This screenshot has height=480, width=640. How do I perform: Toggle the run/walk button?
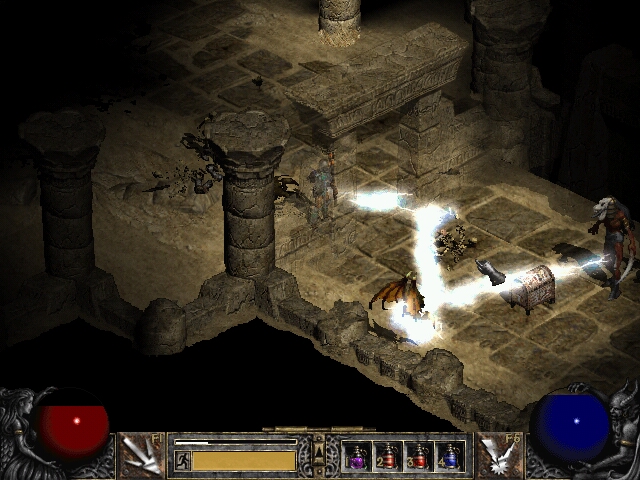183,460
